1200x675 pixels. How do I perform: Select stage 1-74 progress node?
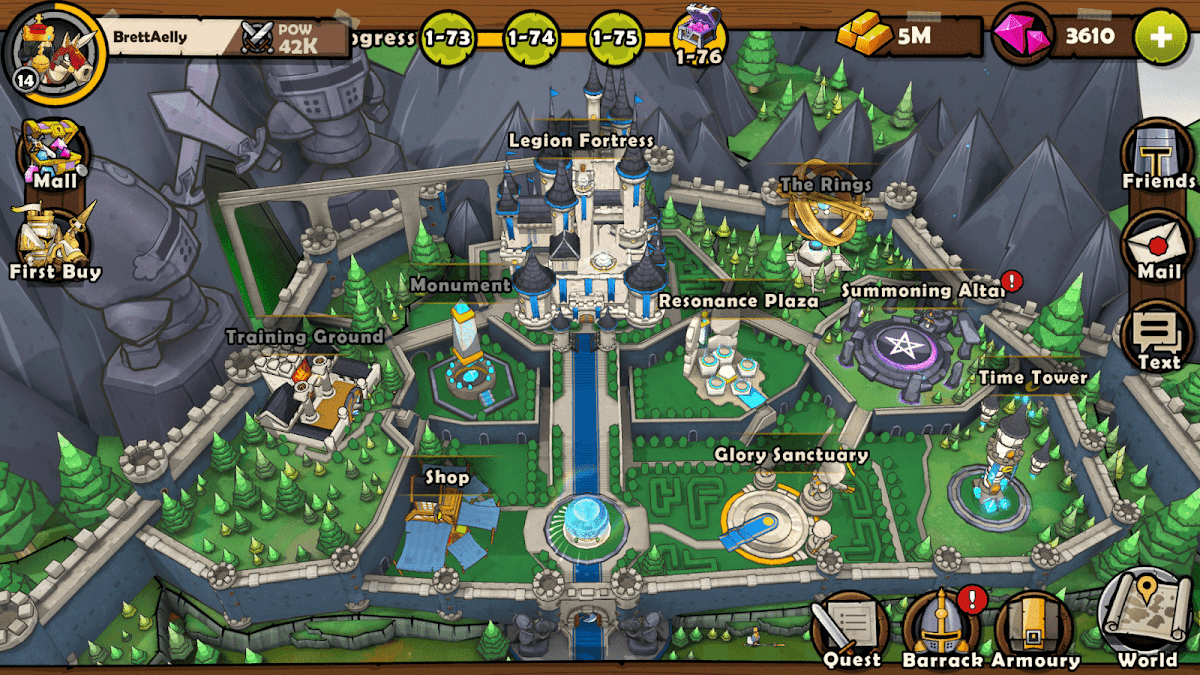531,38
